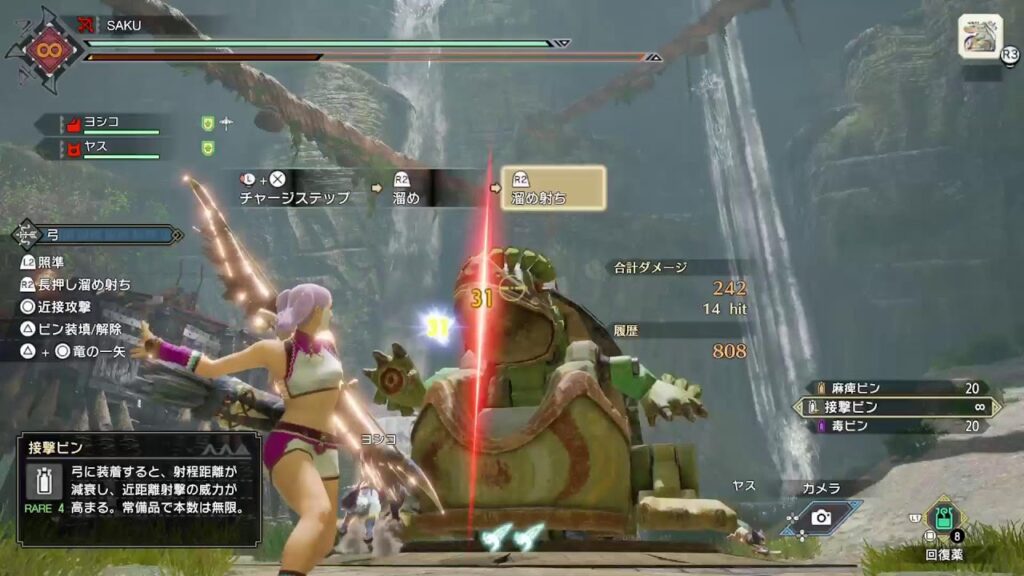Image resolution: width=1024 pixels, height=576 pixels.
Task: Click the 弓 weapon control header
Action: click(98, 236)
